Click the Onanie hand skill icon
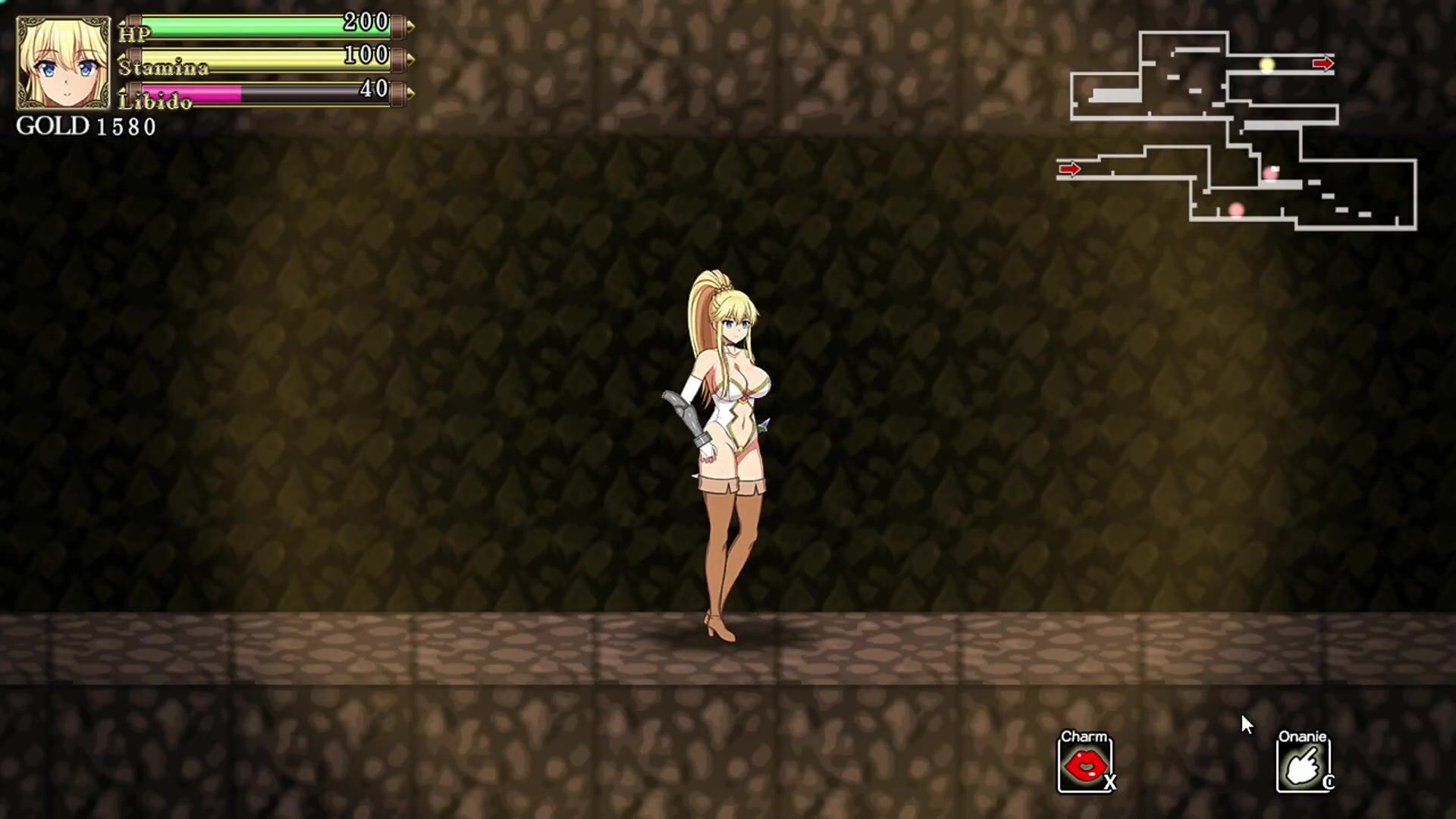 1303,767
